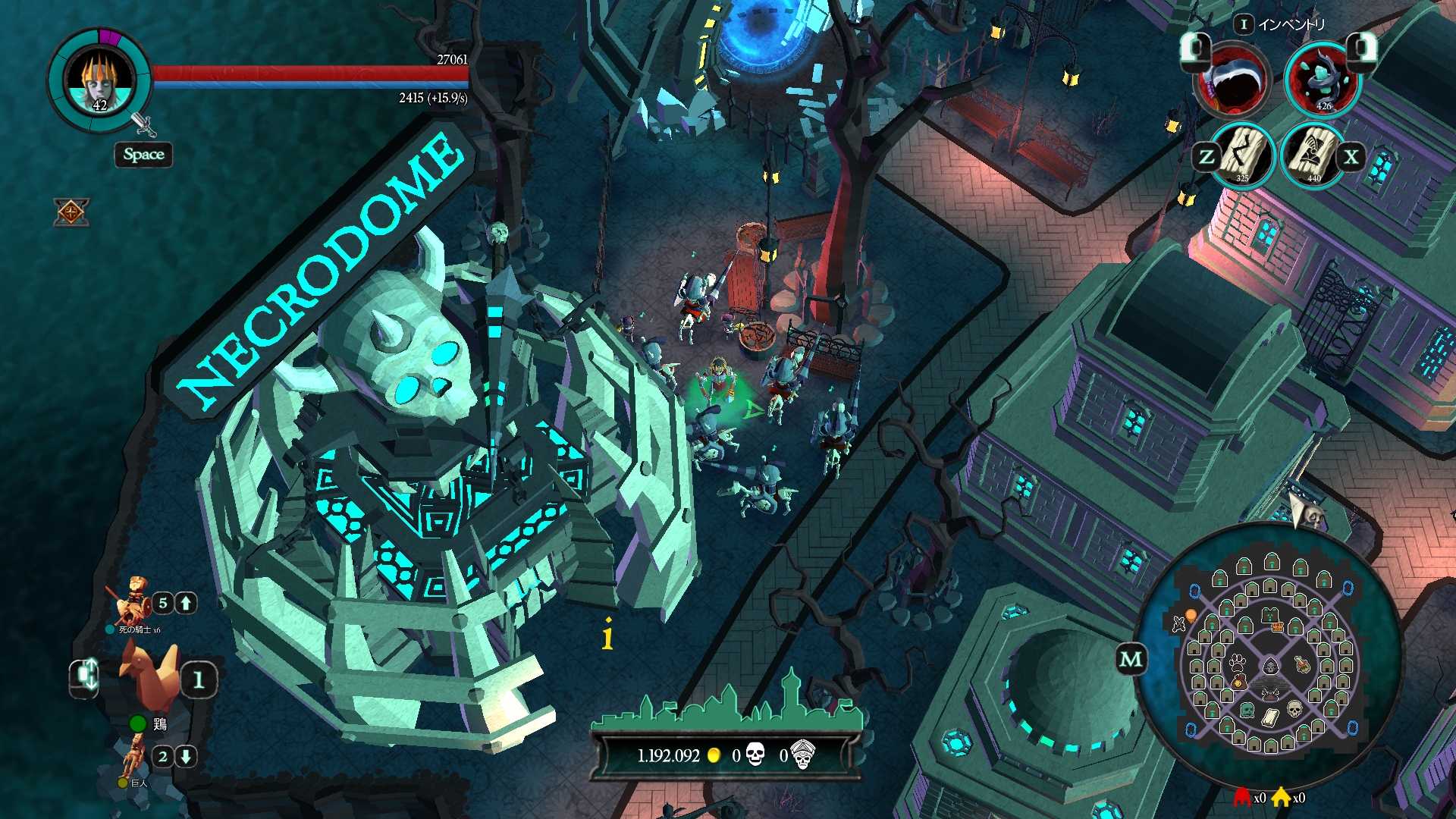1456x819 pixels.
Task: Select the giant (巨人) minion
Action: [x=134, y=756]
